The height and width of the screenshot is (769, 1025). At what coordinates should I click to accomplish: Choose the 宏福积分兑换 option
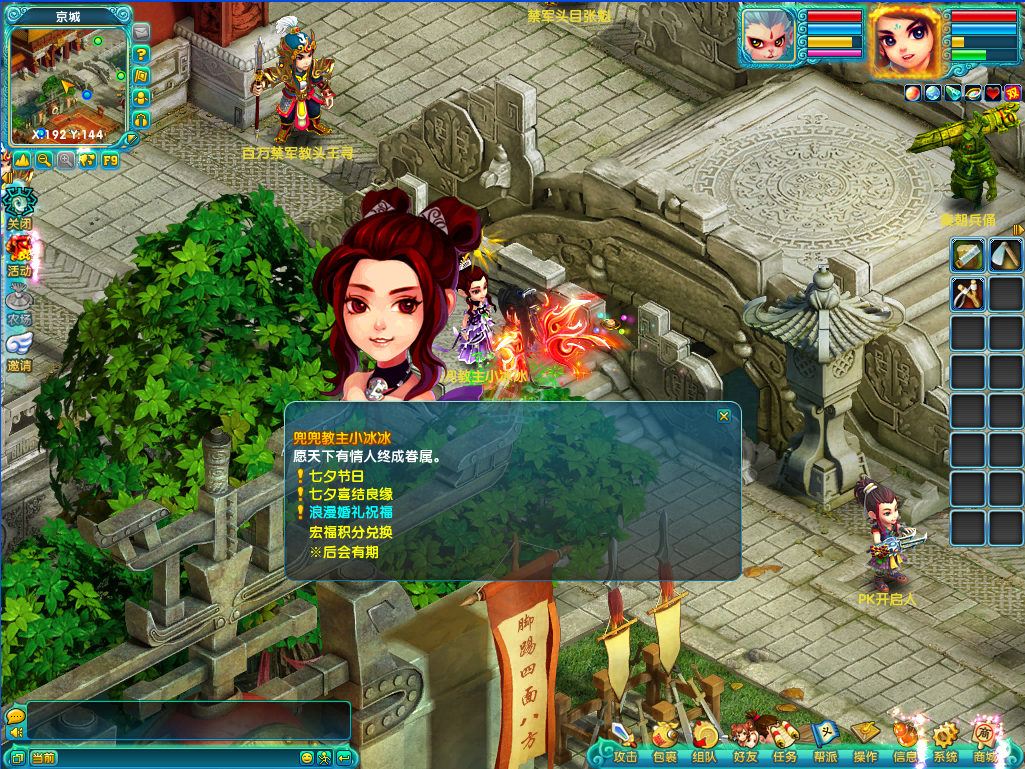350,532
